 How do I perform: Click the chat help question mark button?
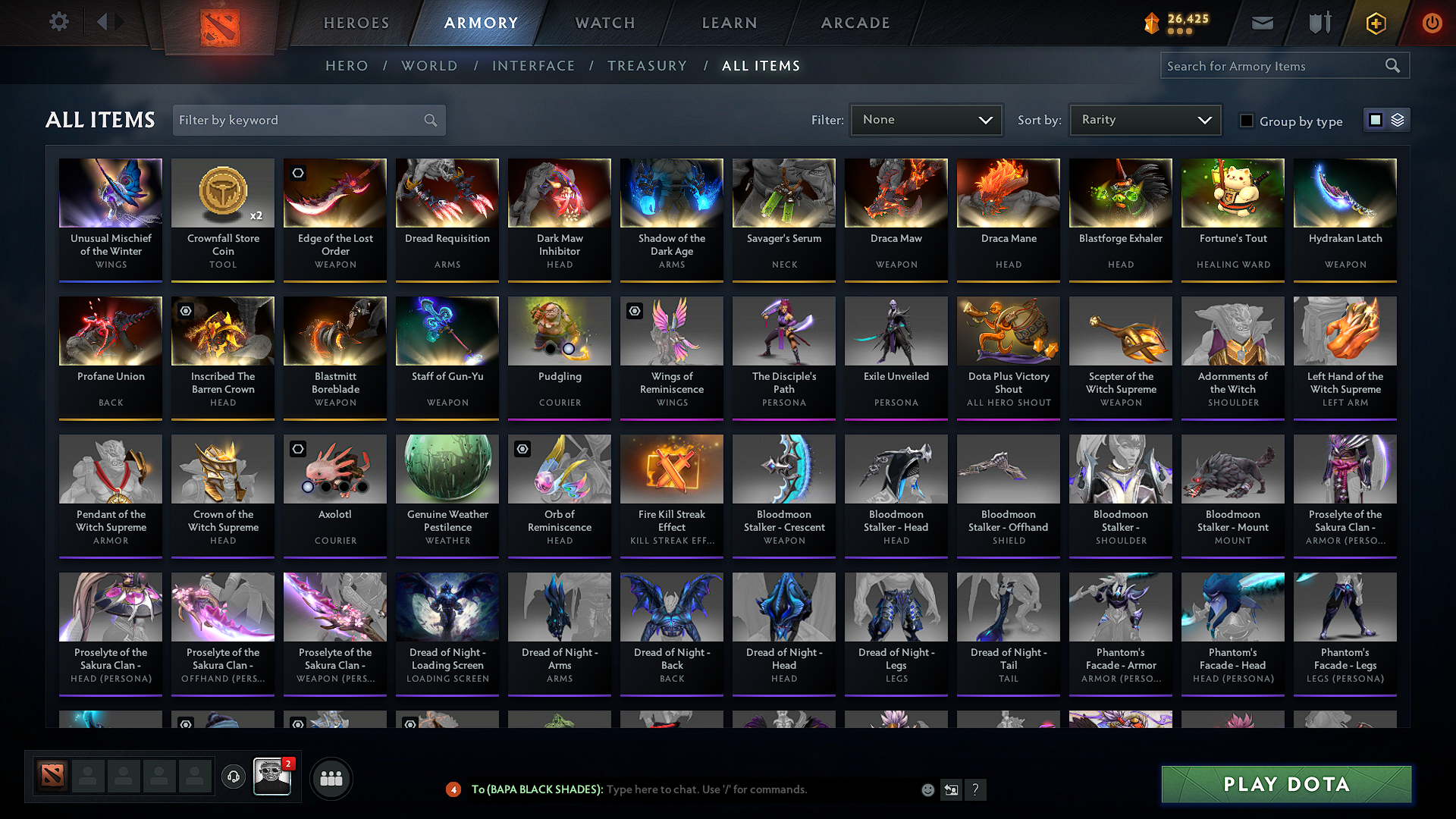(976, 789)
